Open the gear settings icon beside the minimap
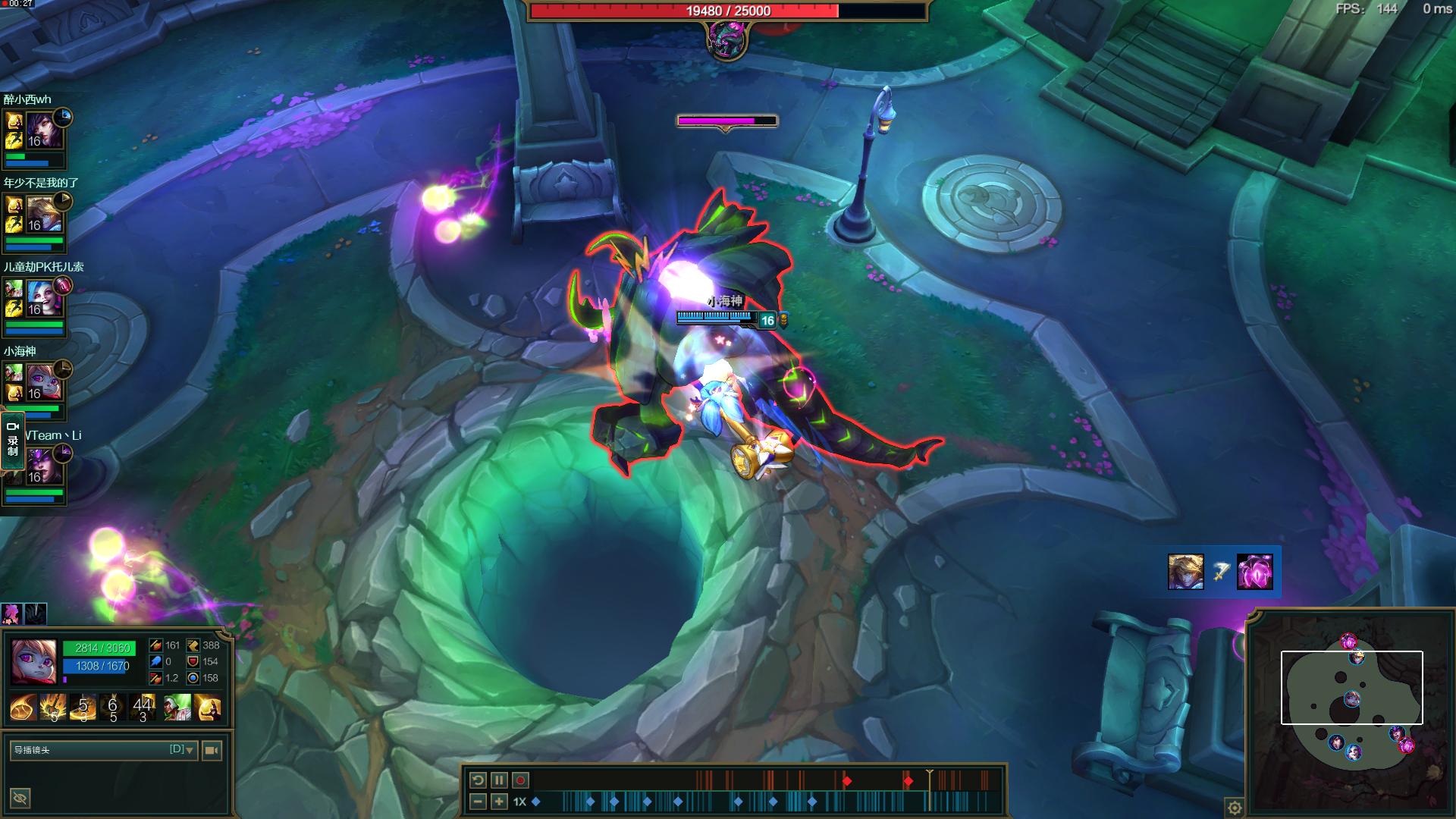1456x819 pixels. tap(1234, 808)
